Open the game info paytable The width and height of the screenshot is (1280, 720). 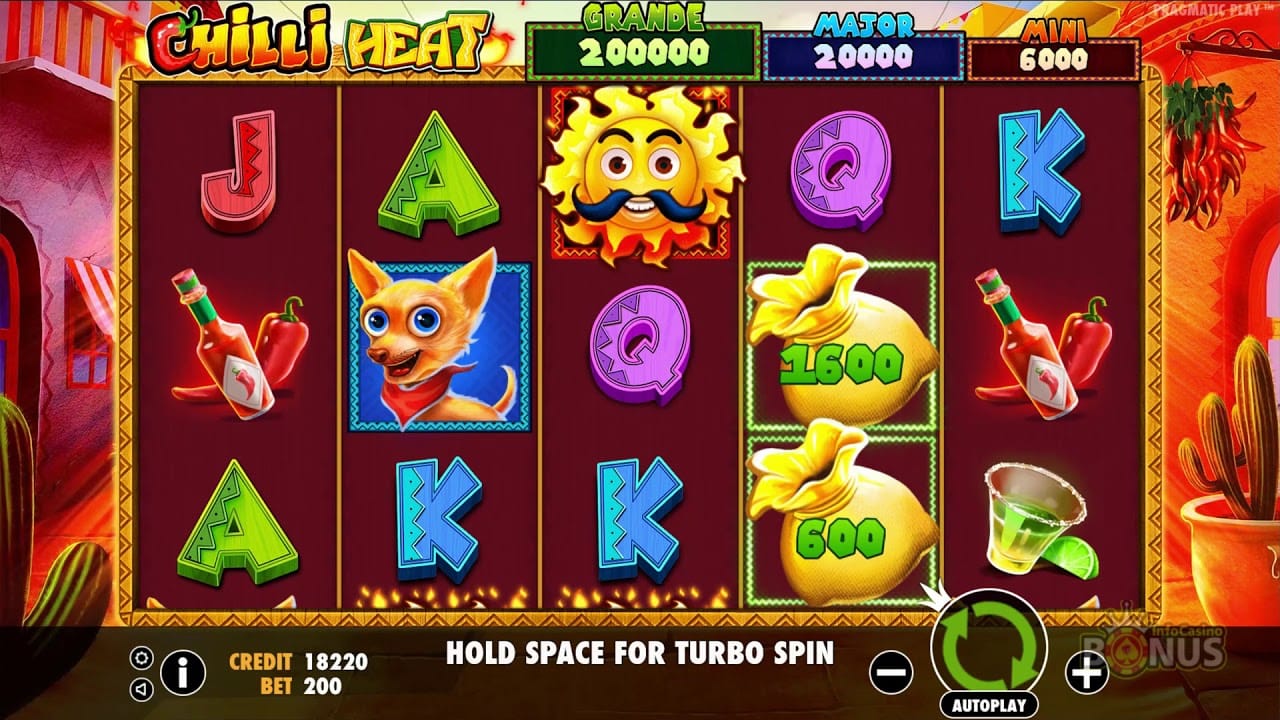click(183, 673)
